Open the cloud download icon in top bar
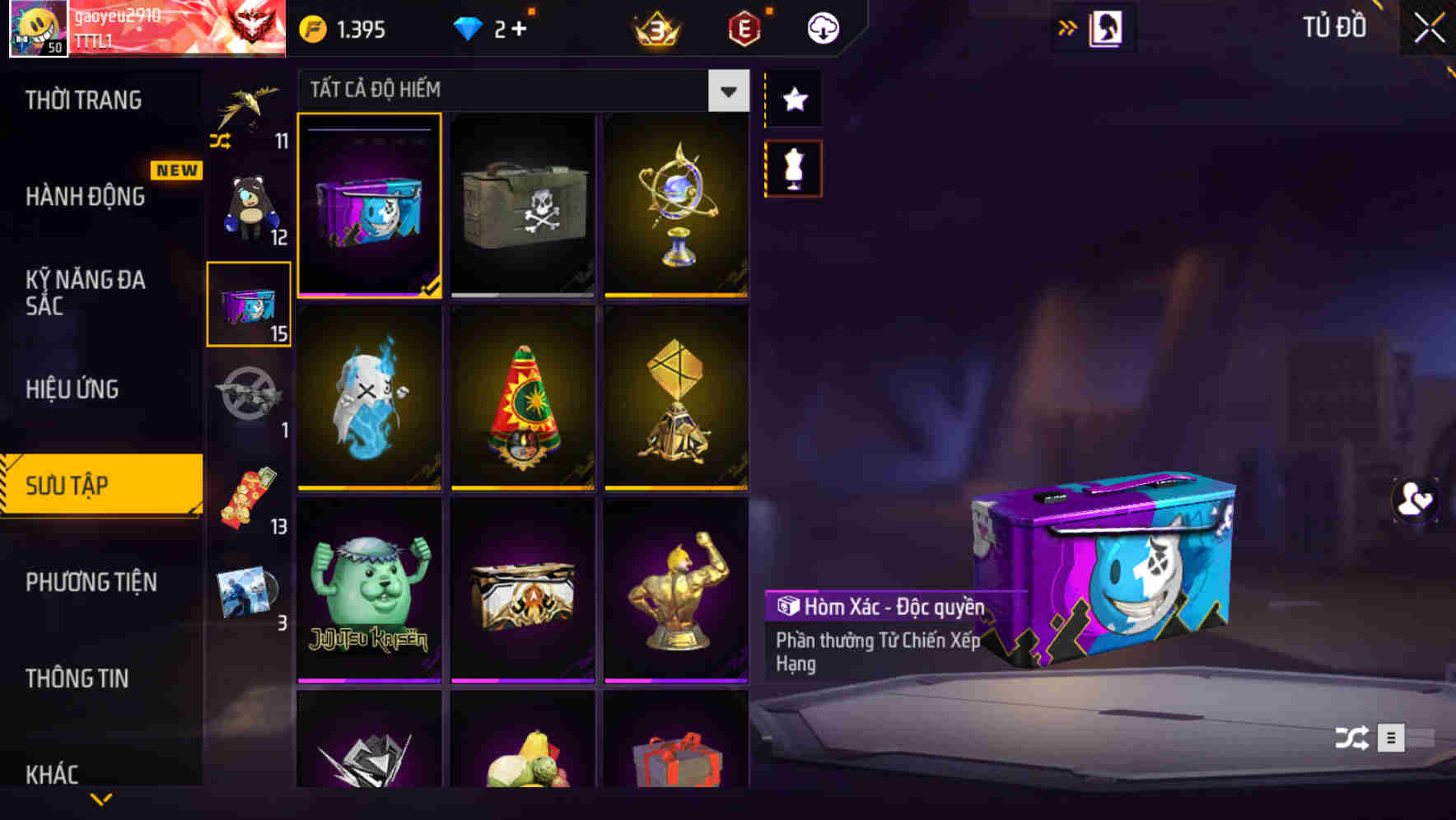This screenshot has height=820, width=1456. coord(822,27)
